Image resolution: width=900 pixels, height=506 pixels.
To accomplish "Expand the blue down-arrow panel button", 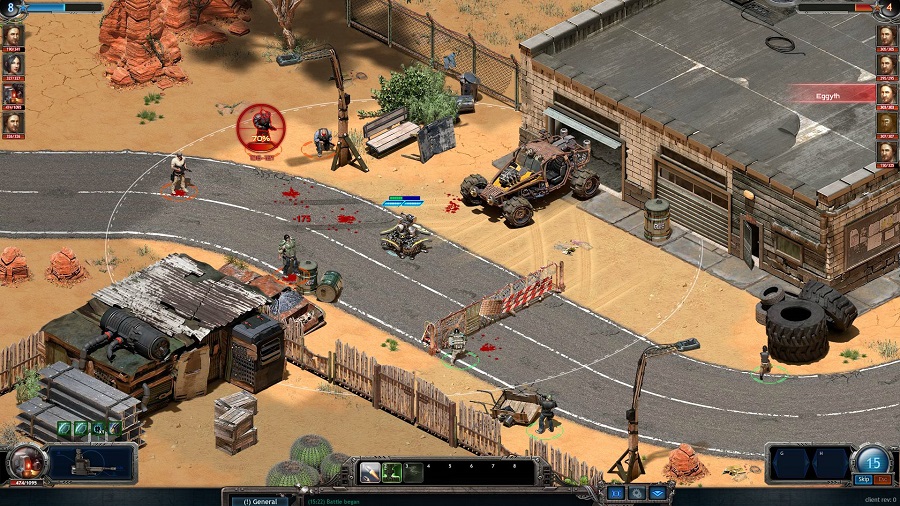I will (657, 493).
